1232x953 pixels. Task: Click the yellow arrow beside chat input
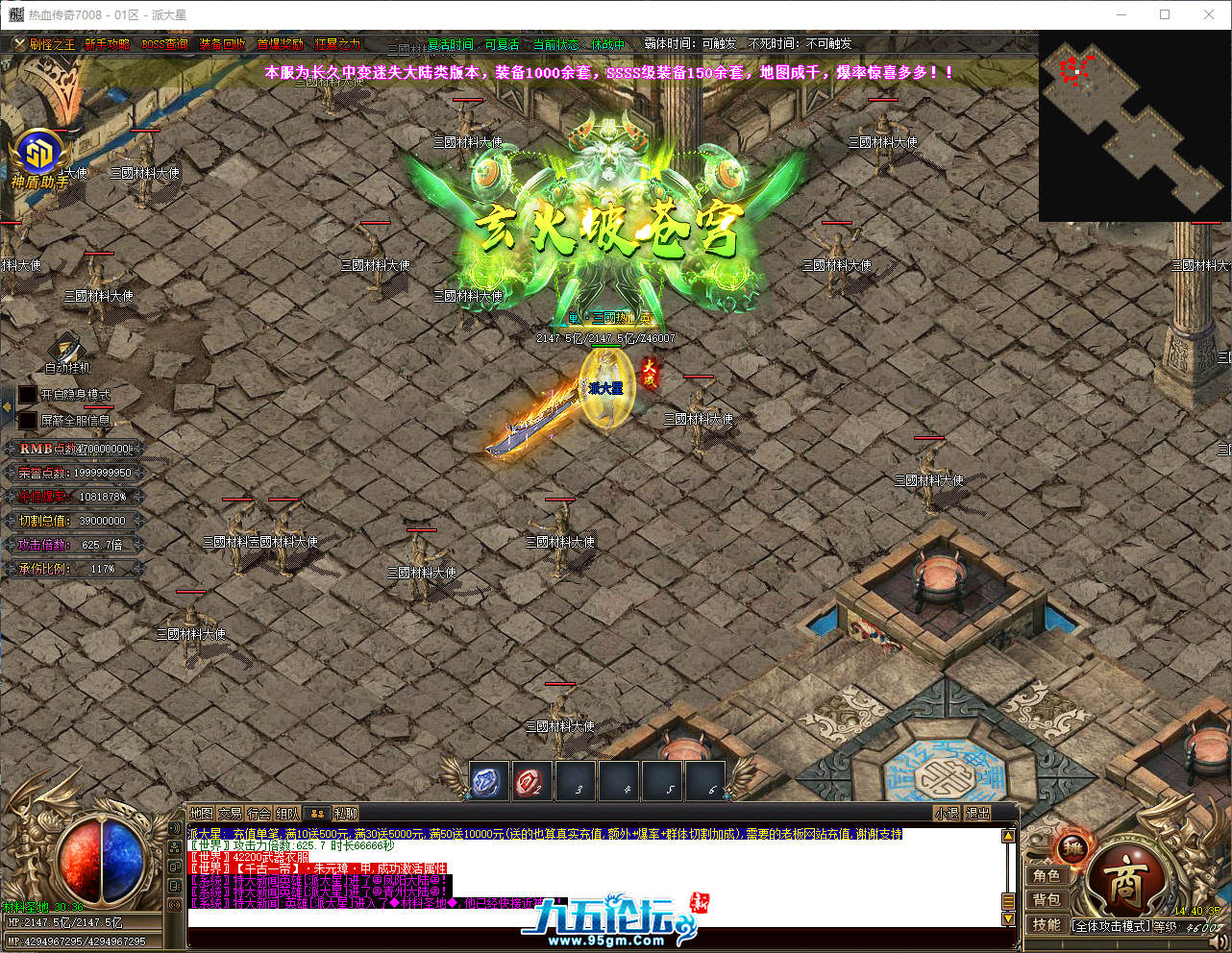[x=1009, y=919]
